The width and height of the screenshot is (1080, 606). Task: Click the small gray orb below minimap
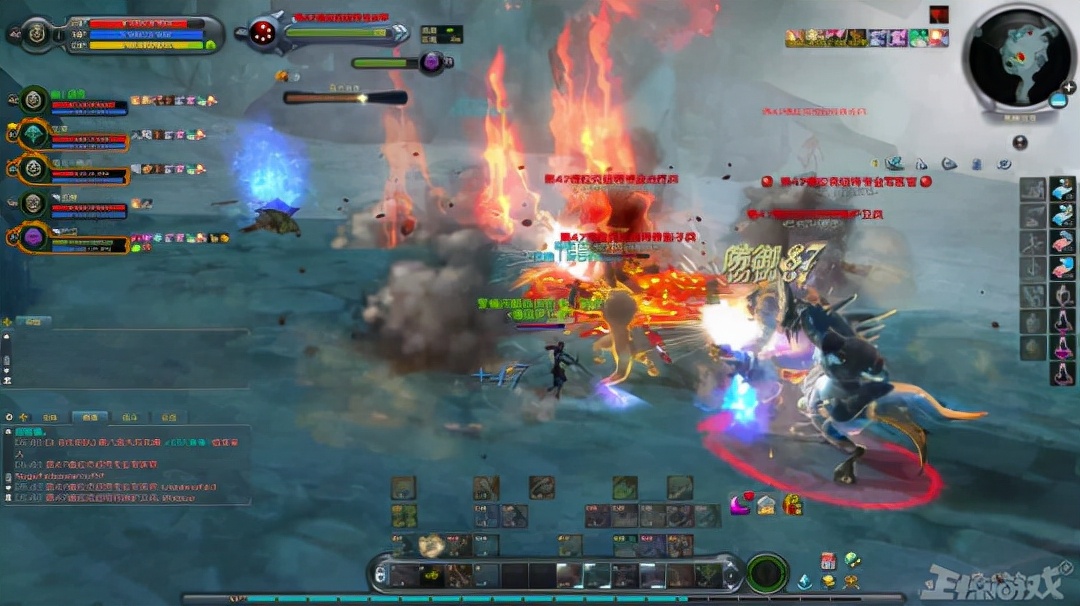[1020, 143]
